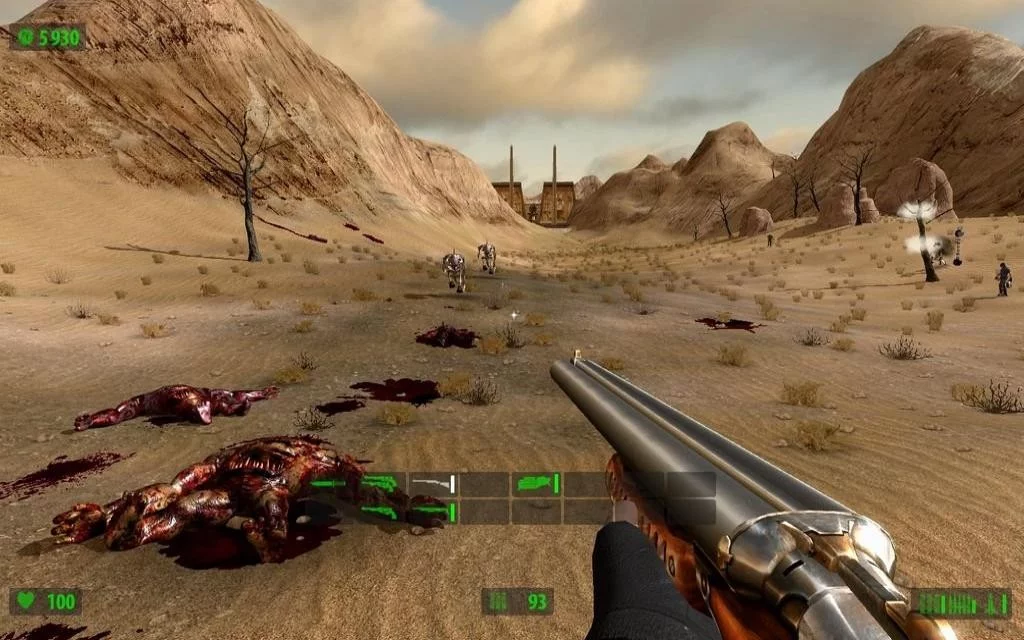Switch to the single Colt pistol

pyautogui.click(x=381, y=484)
